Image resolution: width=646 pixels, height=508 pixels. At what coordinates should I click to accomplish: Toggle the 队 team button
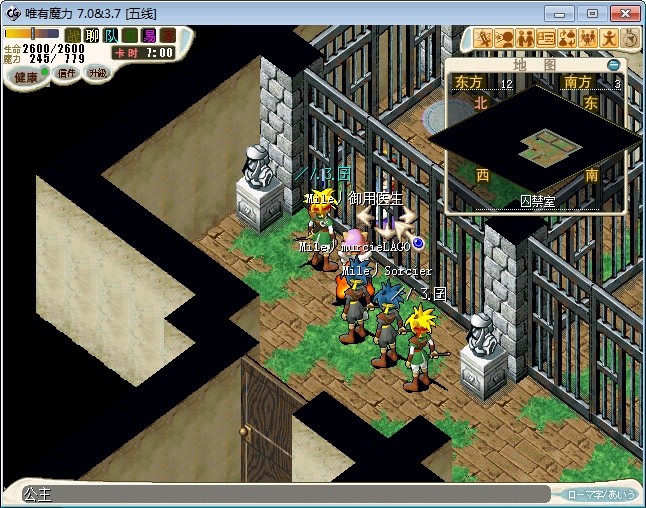click(x=111, y=35)
